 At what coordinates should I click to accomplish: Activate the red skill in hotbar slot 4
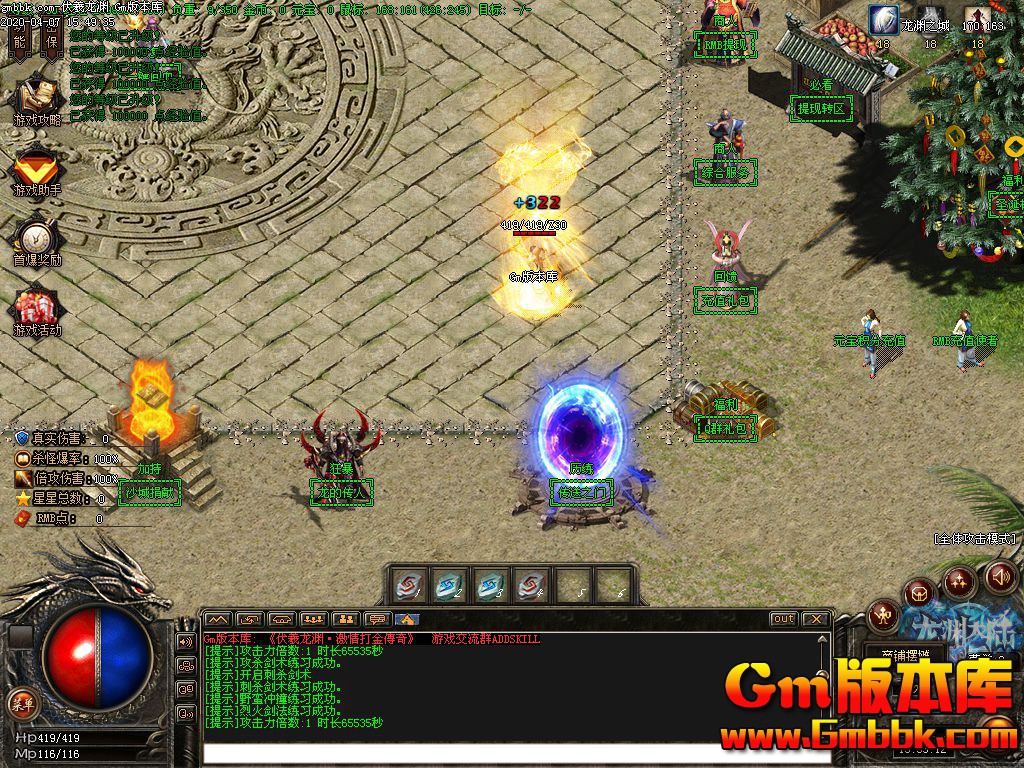coord(531,585)
